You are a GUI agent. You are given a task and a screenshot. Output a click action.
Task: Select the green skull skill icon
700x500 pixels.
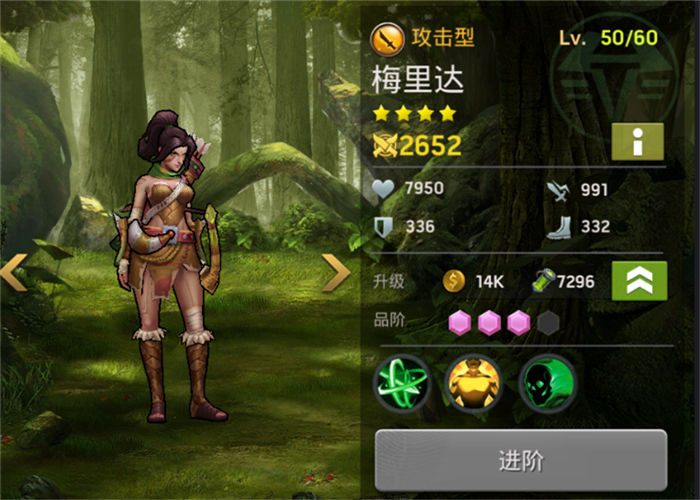click(547, 384)
